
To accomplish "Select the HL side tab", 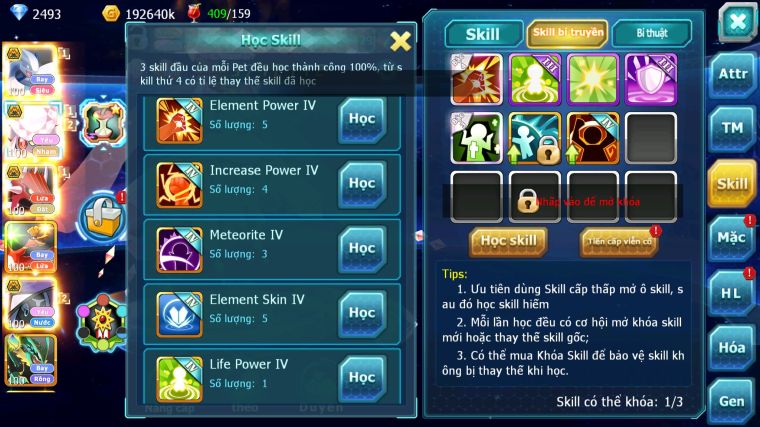I will click(x=733, y=293).
